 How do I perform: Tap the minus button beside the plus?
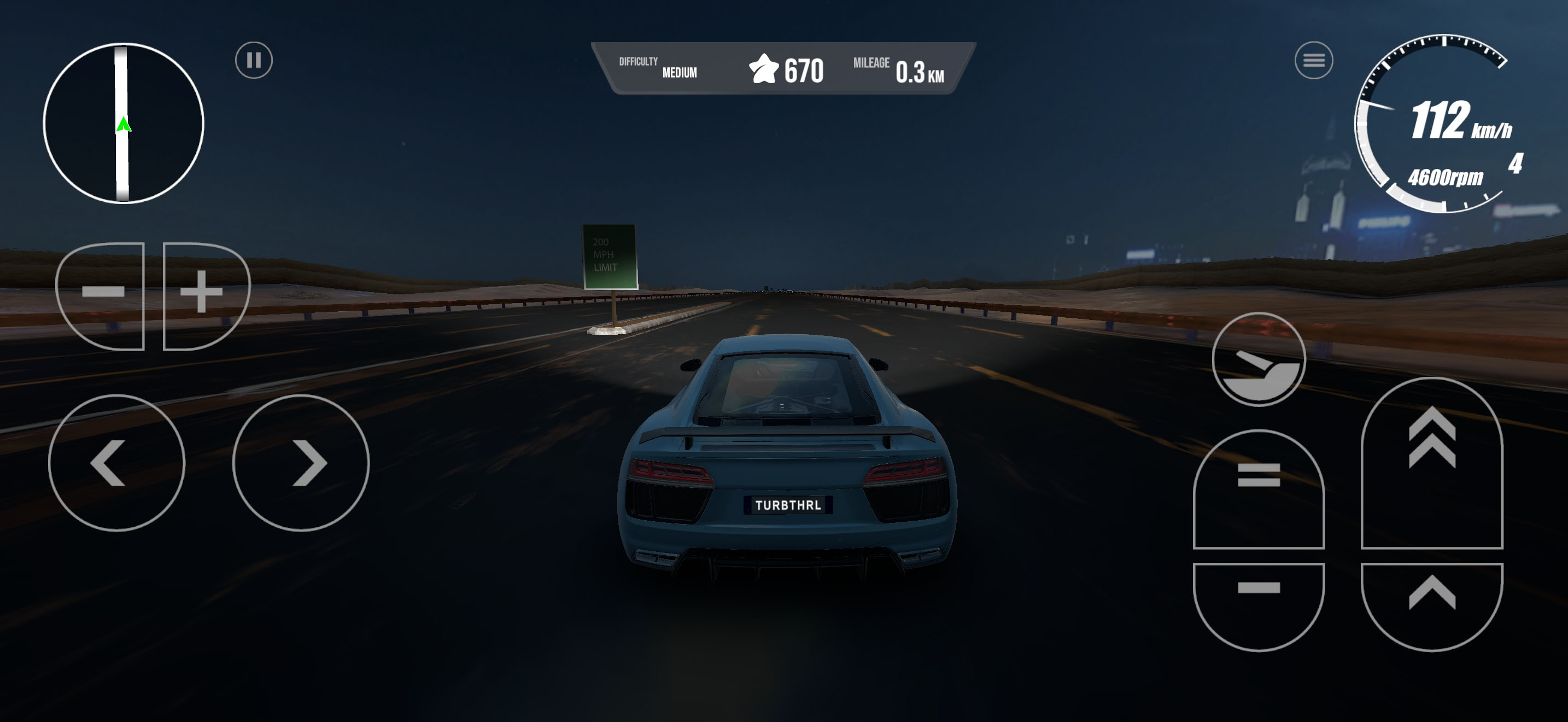102,296
